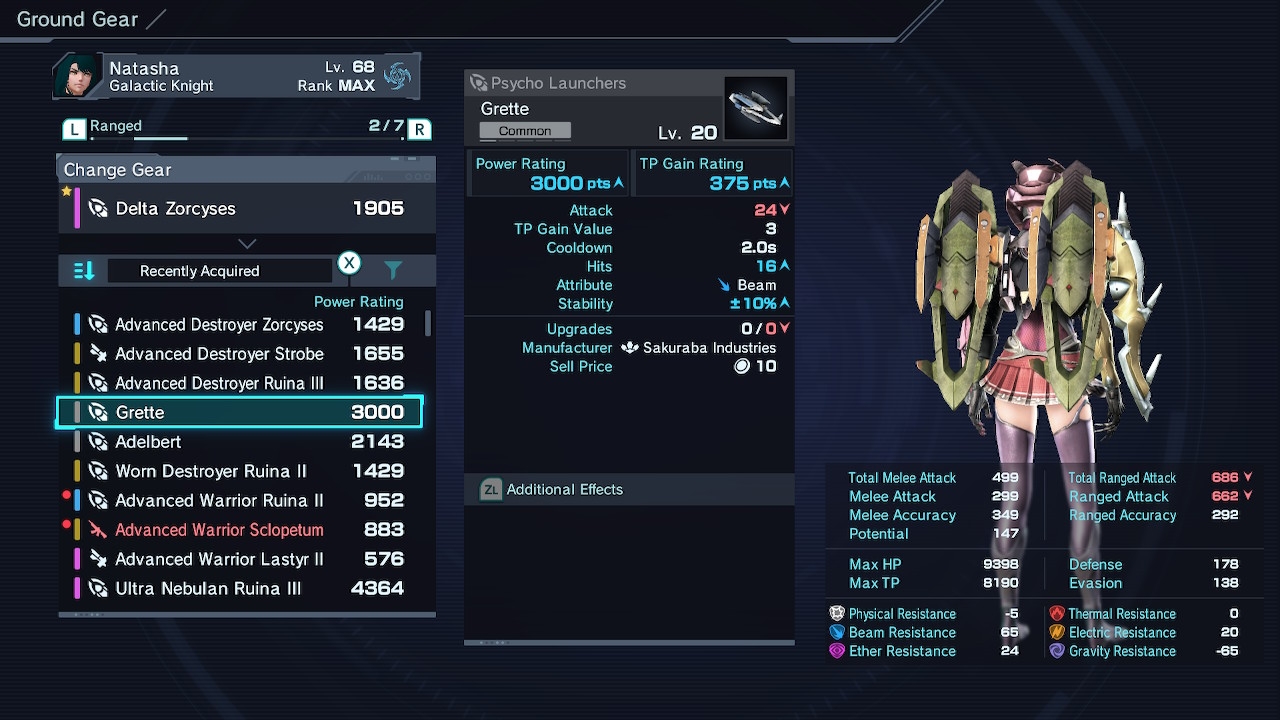Viewport: 1280px width, 720px height.
Task: Open the Recently Acquired sort dropdown
Action: pyautogui.click(x=219, y=271)
